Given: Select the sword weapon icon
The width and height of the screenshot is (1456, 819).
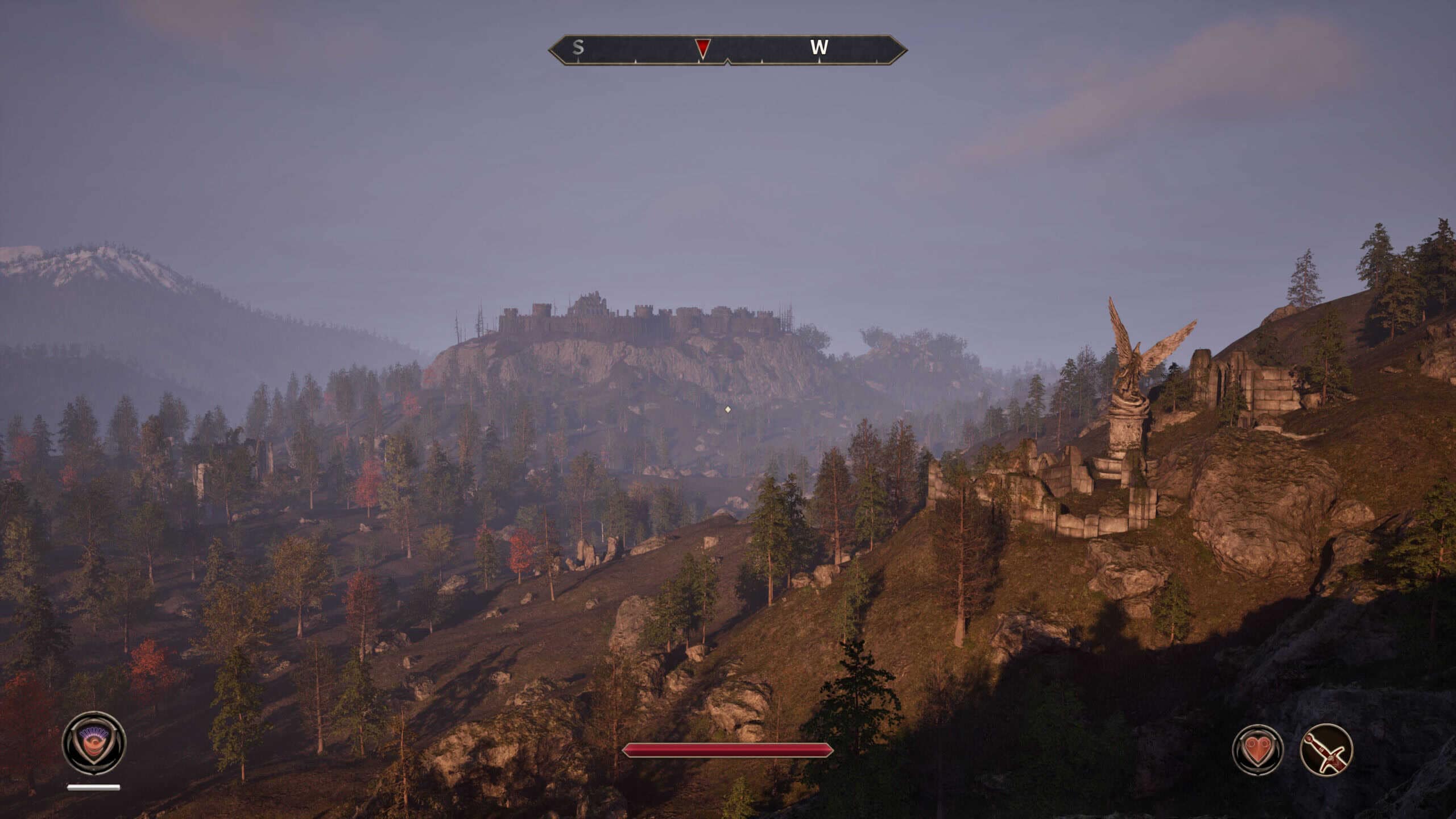Looking at the screenshot, I should coord(1326,750).
